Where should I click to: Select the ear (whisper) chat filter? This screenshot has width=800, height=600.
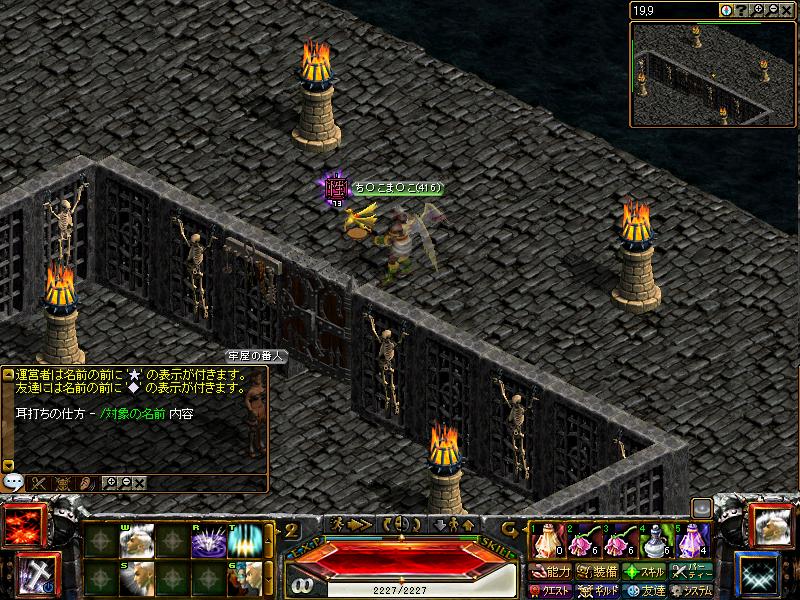pyautogui.click(x=87, y=483)
